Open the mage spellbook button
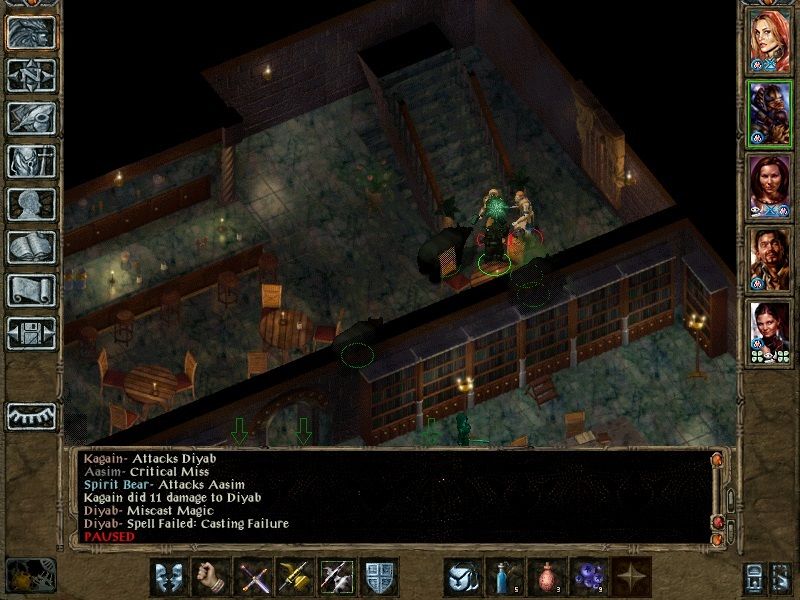Viewport: 800px width, 600px height. click(31, 247)
